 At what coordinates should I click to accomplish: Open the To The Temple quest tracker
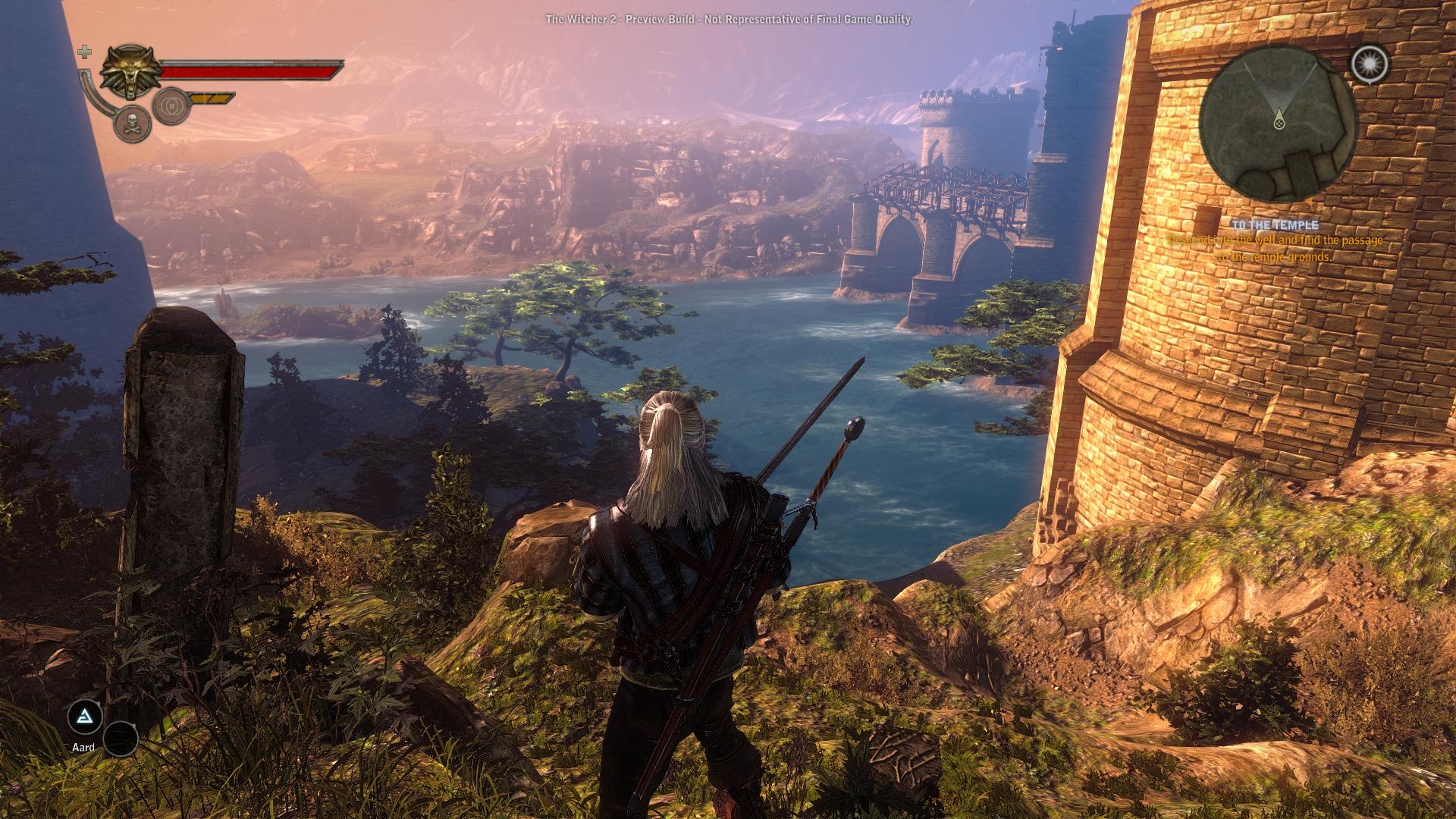[1274, 225]
